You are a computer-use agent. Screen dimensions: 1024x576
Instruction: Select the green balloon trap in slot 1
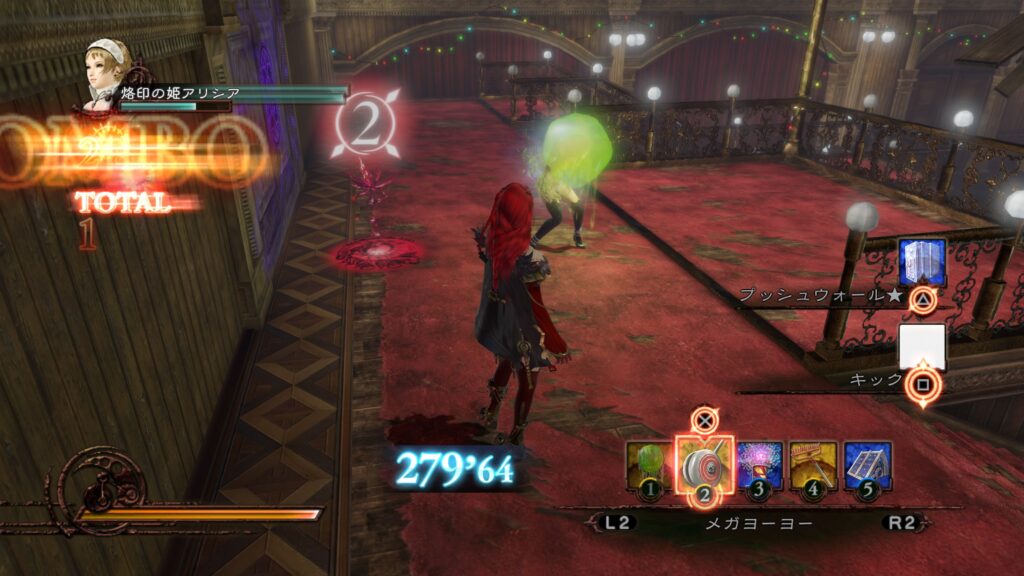(648, 465)
